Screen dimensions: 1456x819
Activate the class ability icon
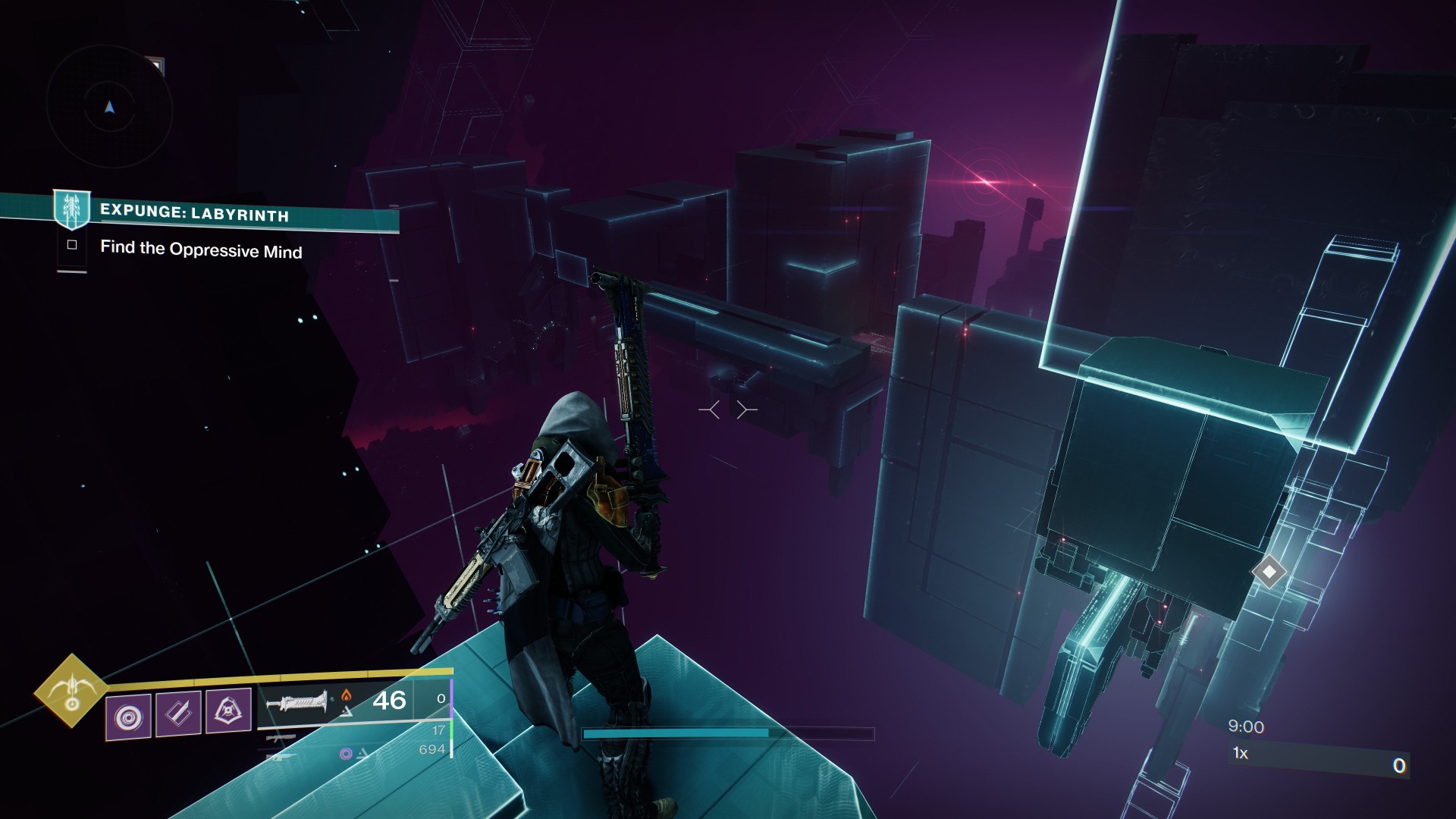(x=228, y=711)
